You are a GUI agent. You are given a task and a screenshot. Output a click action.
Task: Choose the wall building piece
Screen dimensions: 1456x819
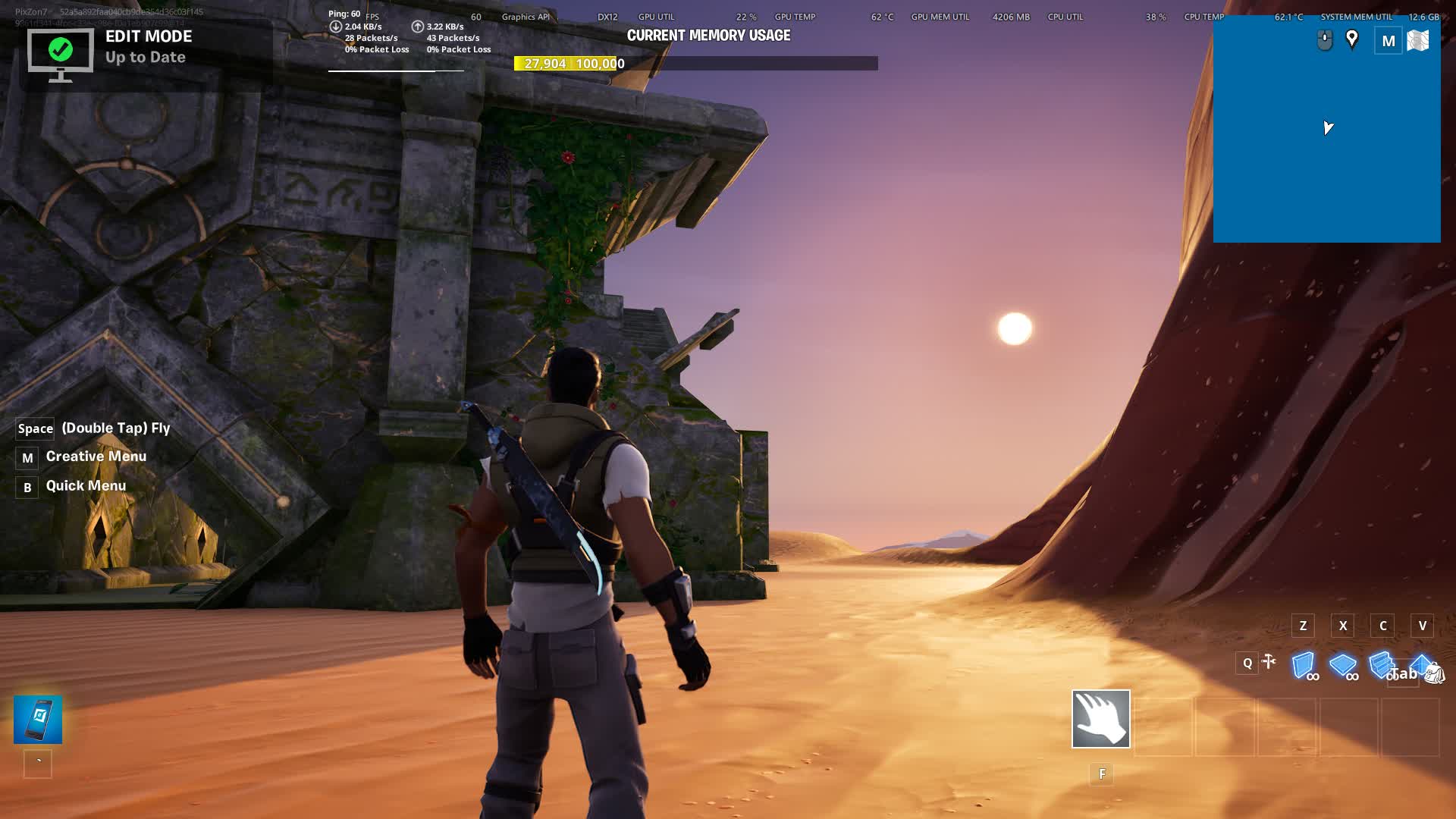click(x=1303, y=665)
